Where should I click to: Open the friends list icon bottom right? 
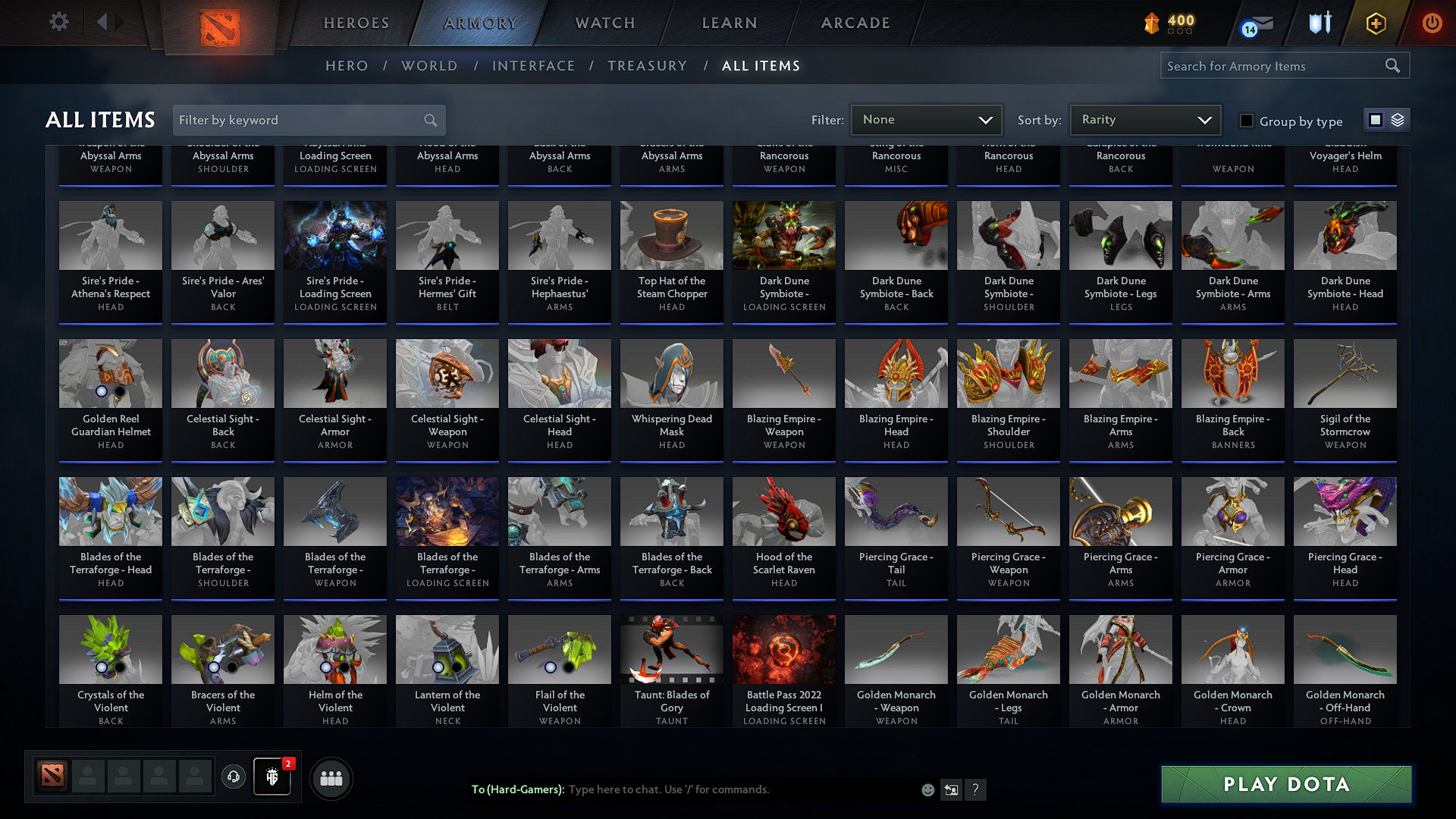[330, 777]
